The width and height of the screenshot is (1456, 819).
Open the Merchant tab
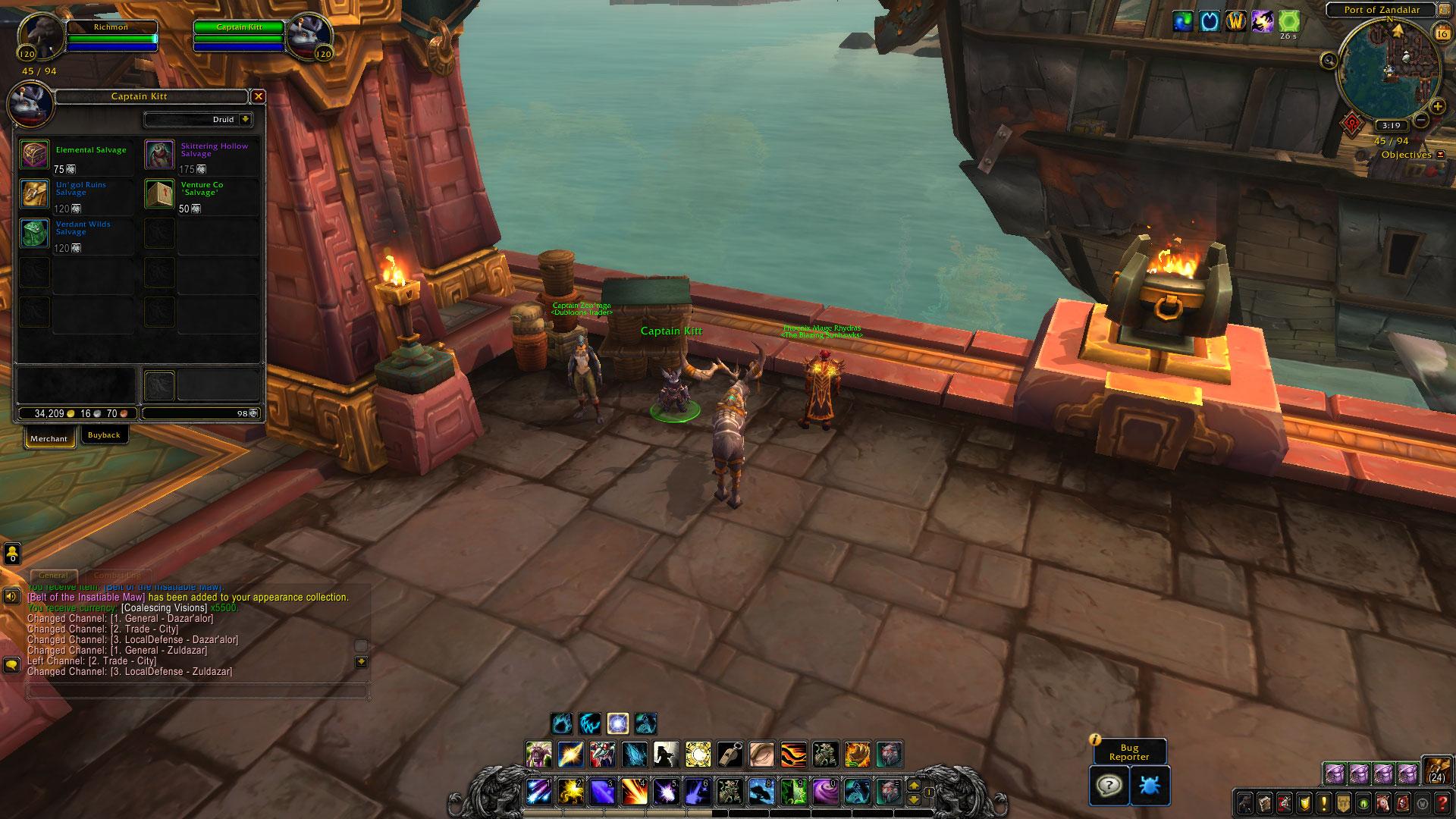point(49,438)
